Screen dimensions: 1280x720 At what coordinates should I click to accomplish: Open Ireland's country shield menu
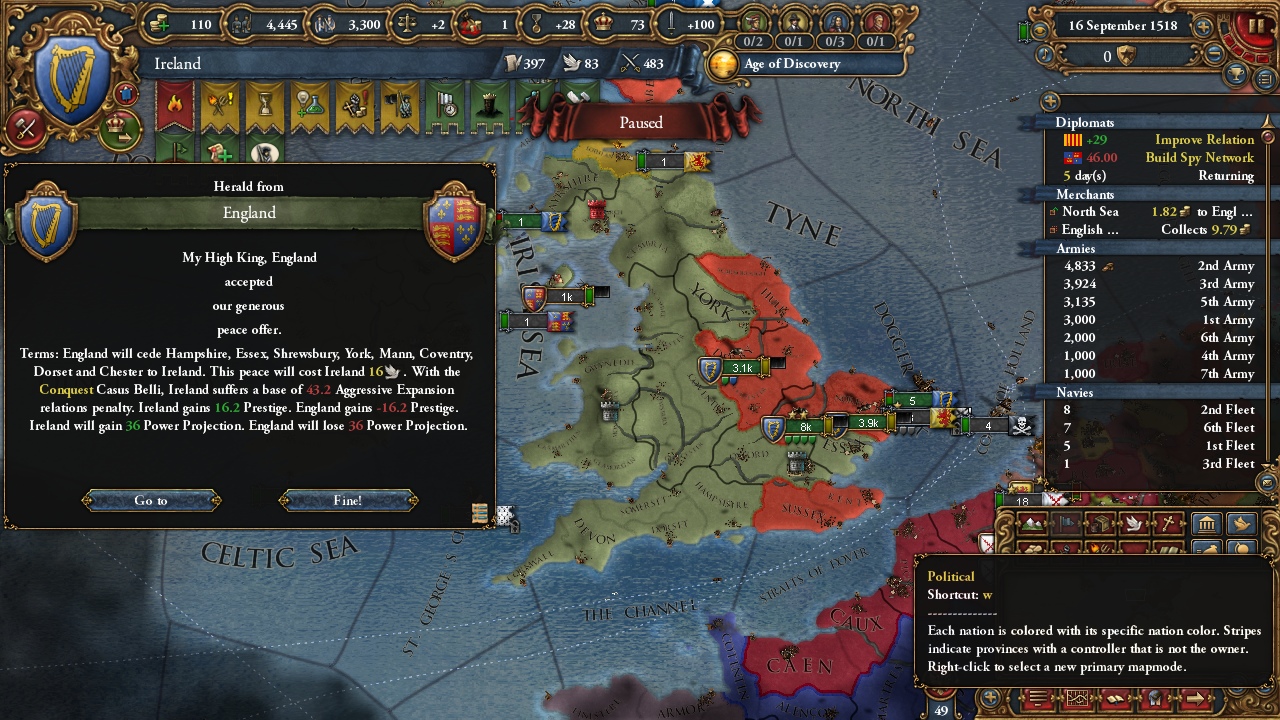(x=71, y=81)
